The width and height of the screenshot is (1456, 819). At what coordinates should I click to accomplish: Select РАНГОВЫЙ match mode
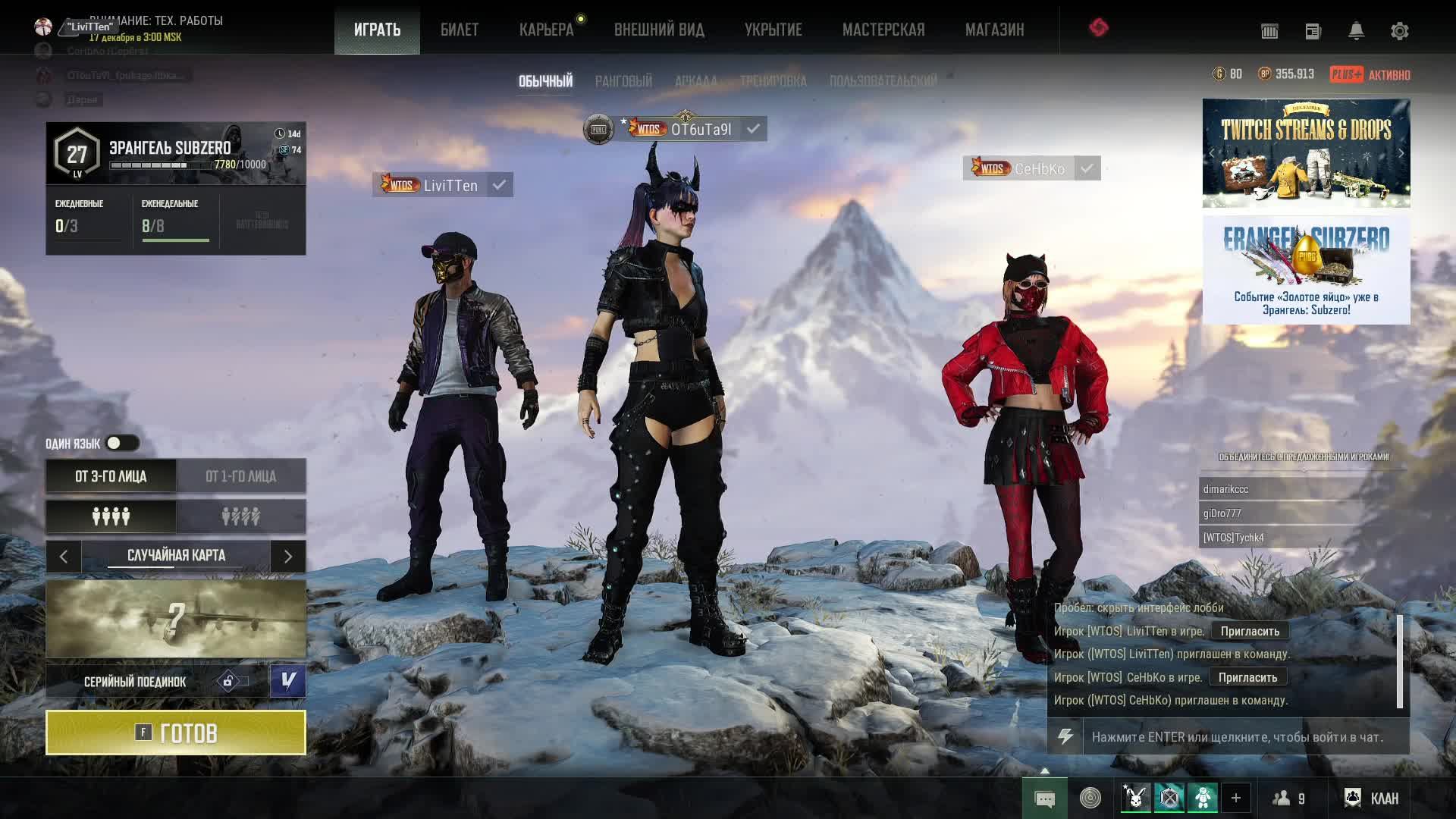[623, 81]
